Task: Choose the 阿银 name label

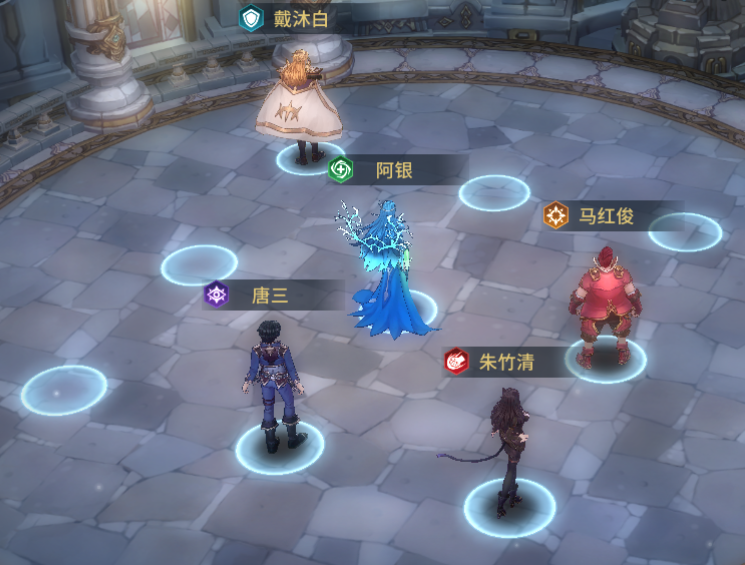Action: pyautogui.click(x=393, y=170)
